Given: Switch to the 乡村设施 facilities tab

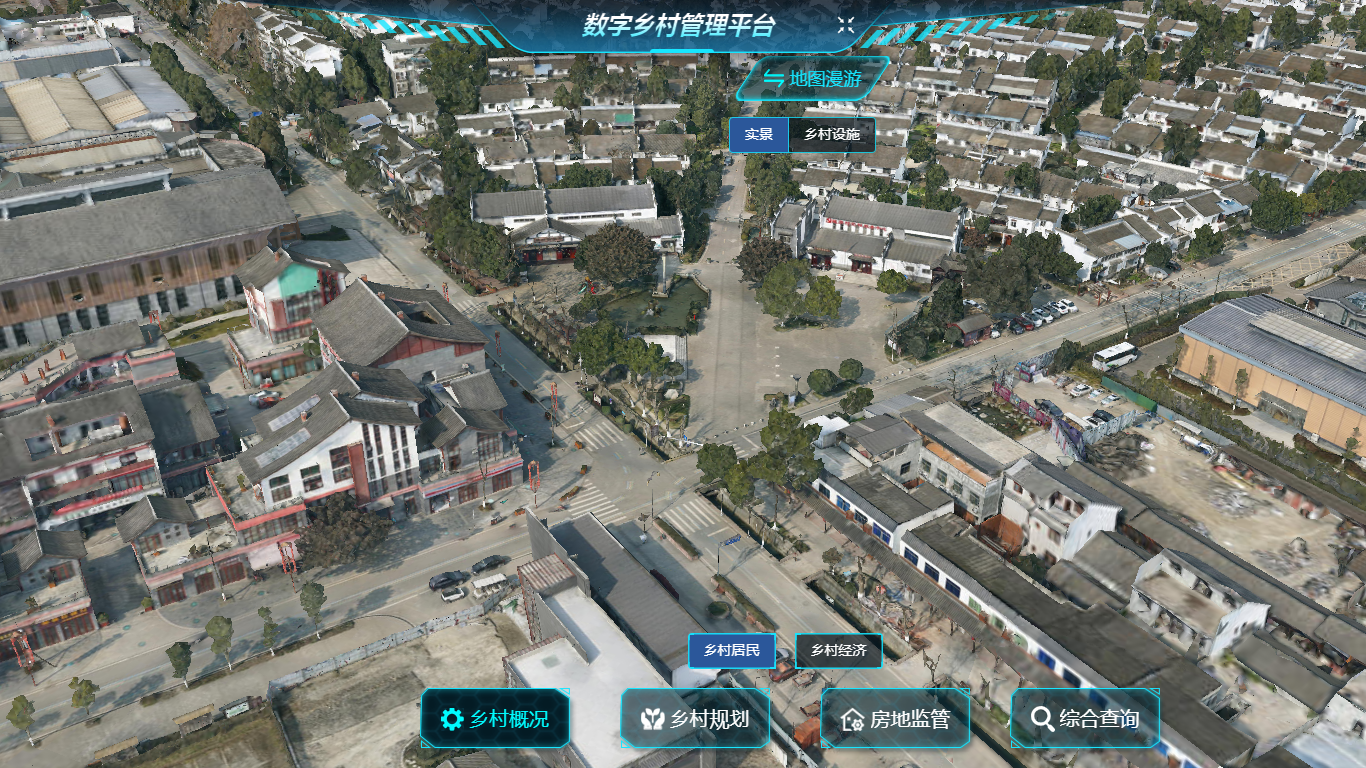Looking at the screenshot, I should pos(832,135).
